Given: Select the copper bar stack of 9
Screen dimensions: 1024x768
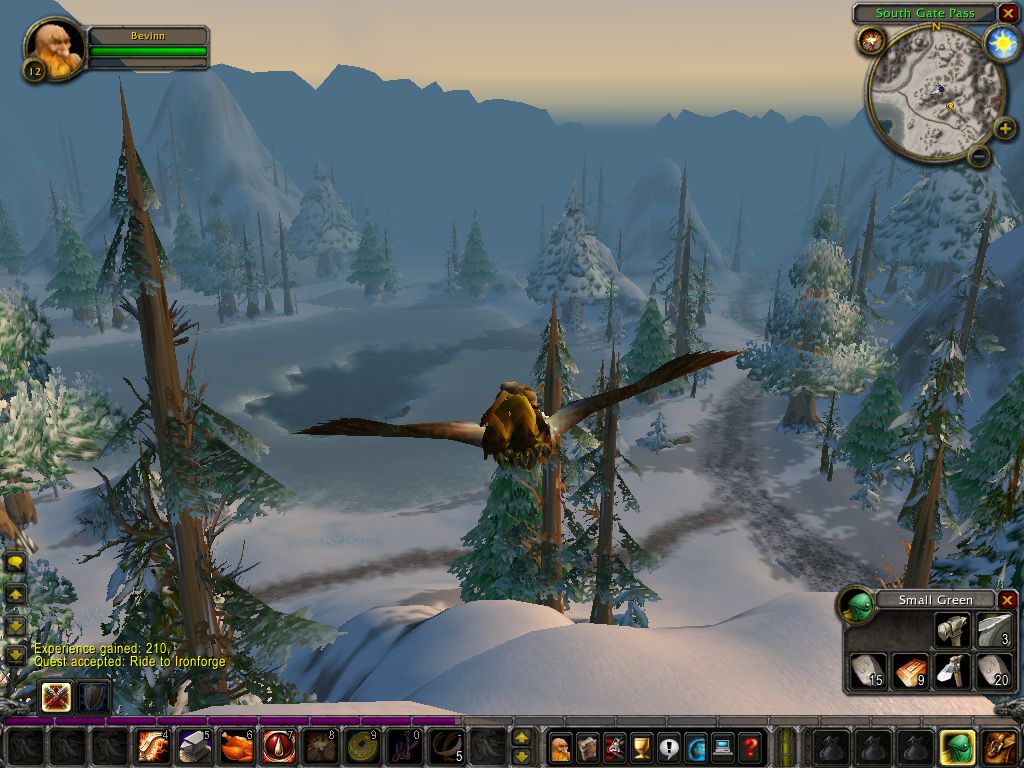Looking at the screenshot, I should click(x=909, y=671).
